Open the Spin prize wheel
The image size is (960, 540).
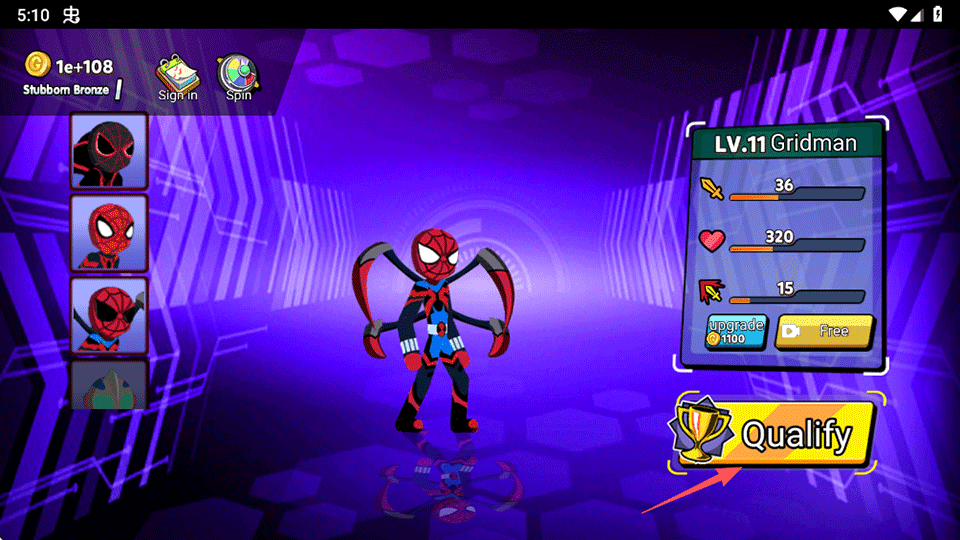(238, 77)
